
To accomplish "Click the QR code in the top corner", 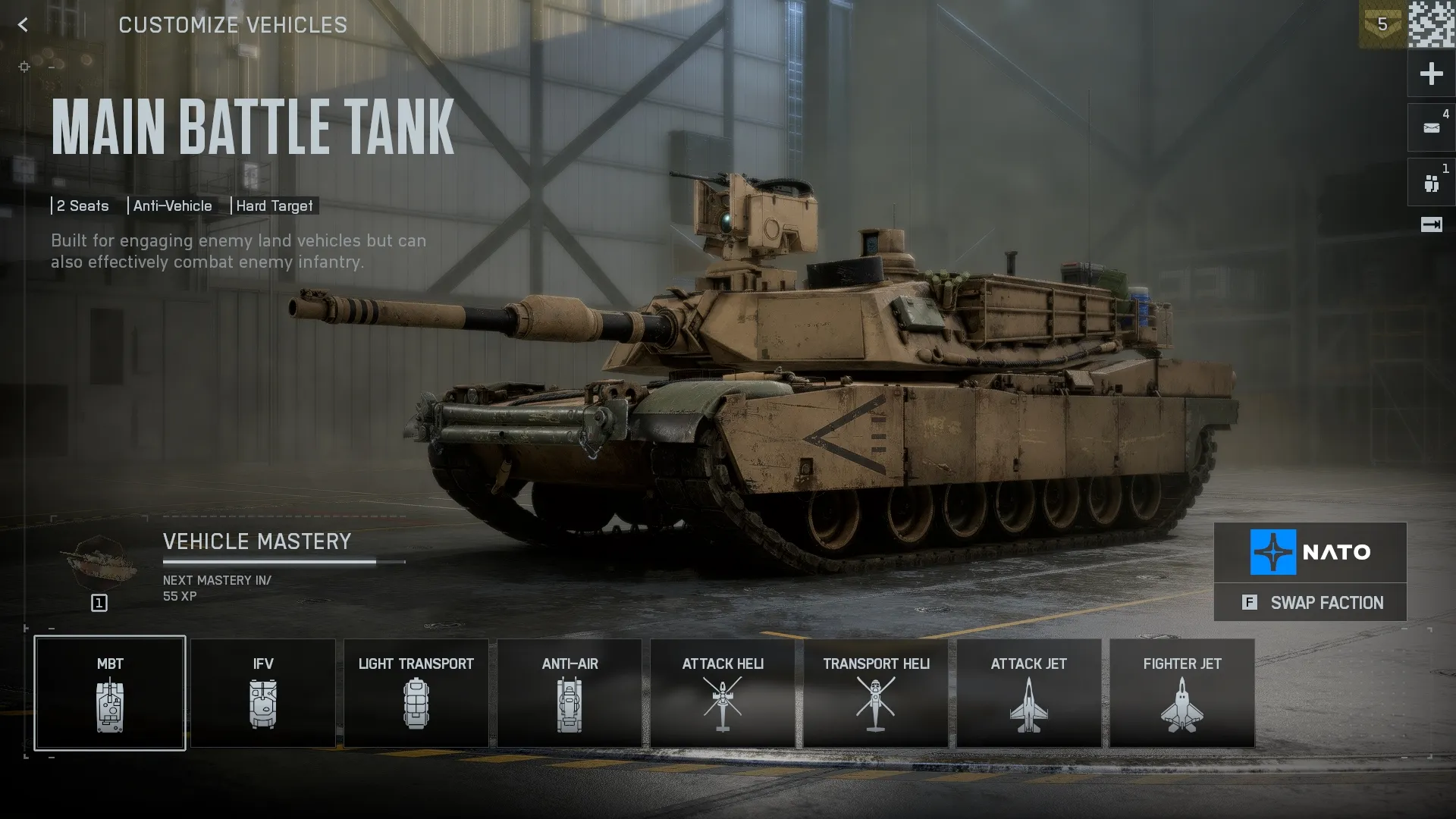I will 1432,25.
